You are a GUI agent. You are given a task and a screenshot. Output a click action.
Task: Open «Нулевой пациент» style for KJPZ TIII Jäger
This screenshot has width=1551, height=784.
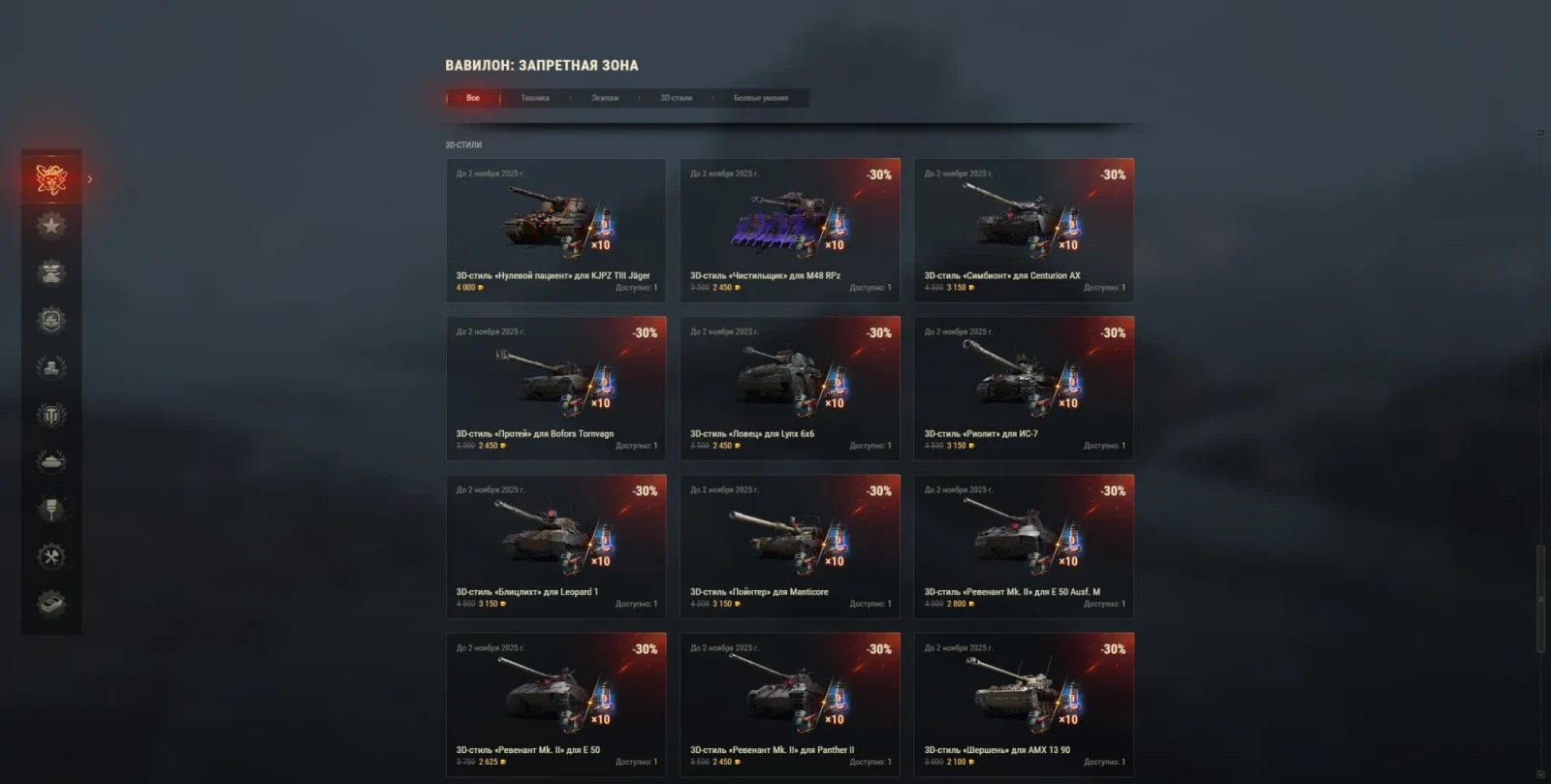(x=555, y=231)
